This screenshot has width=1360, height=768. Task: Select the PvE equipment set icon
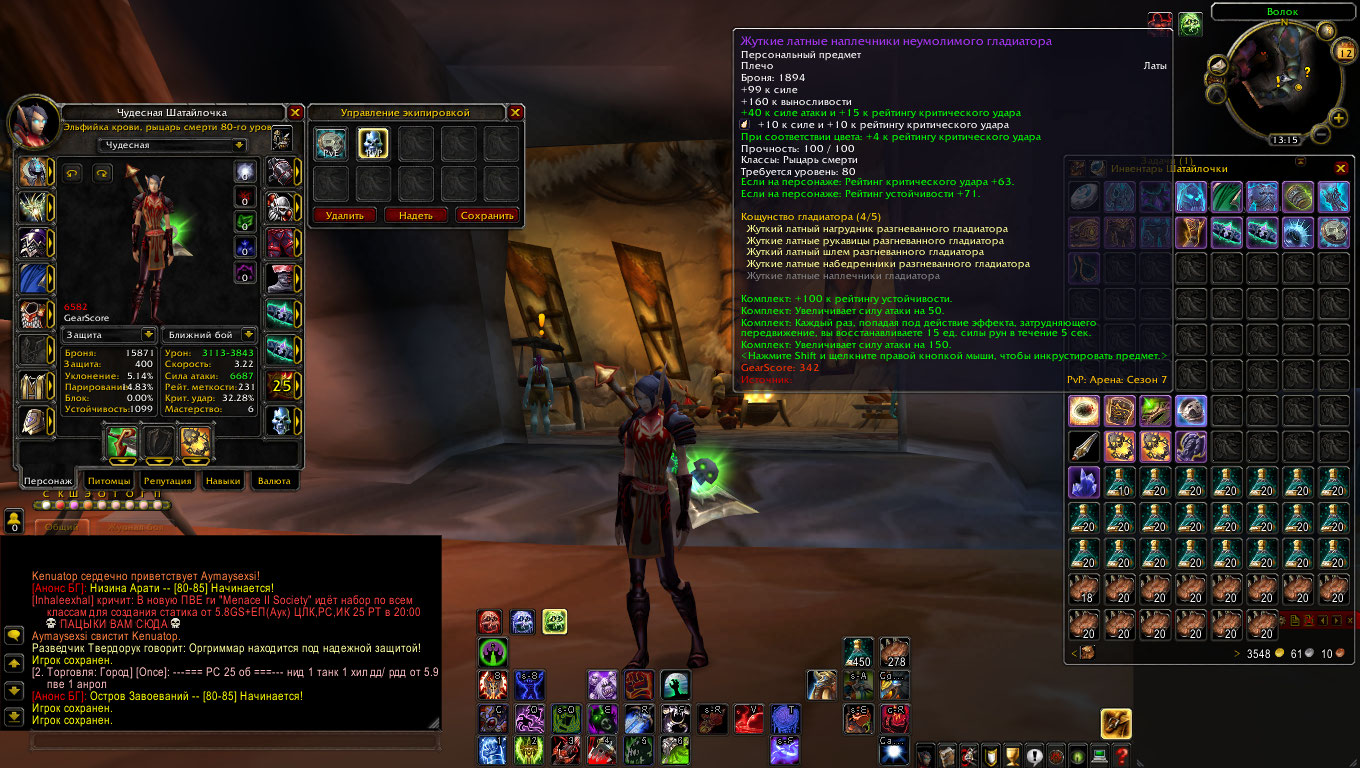pos(330,145)
